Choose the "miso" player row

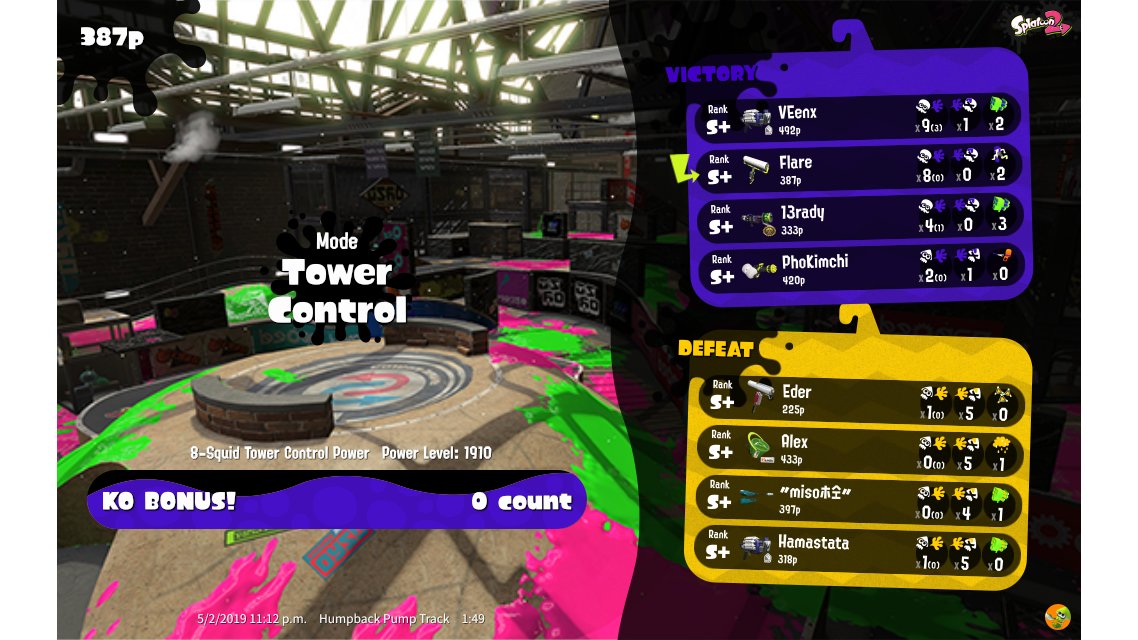pos(858,497)
